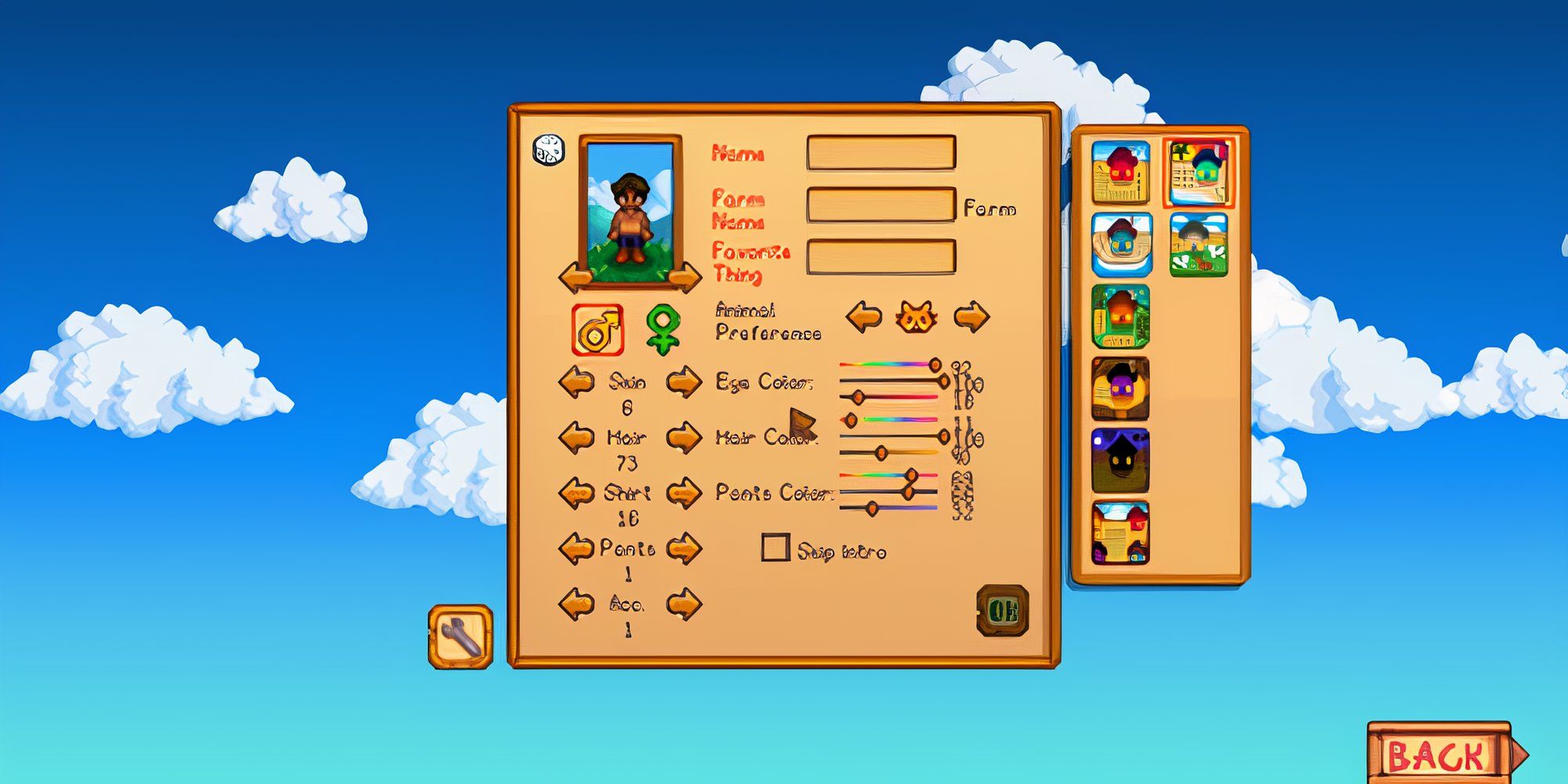Go back with the BACK button

[x=1439, y=755]
